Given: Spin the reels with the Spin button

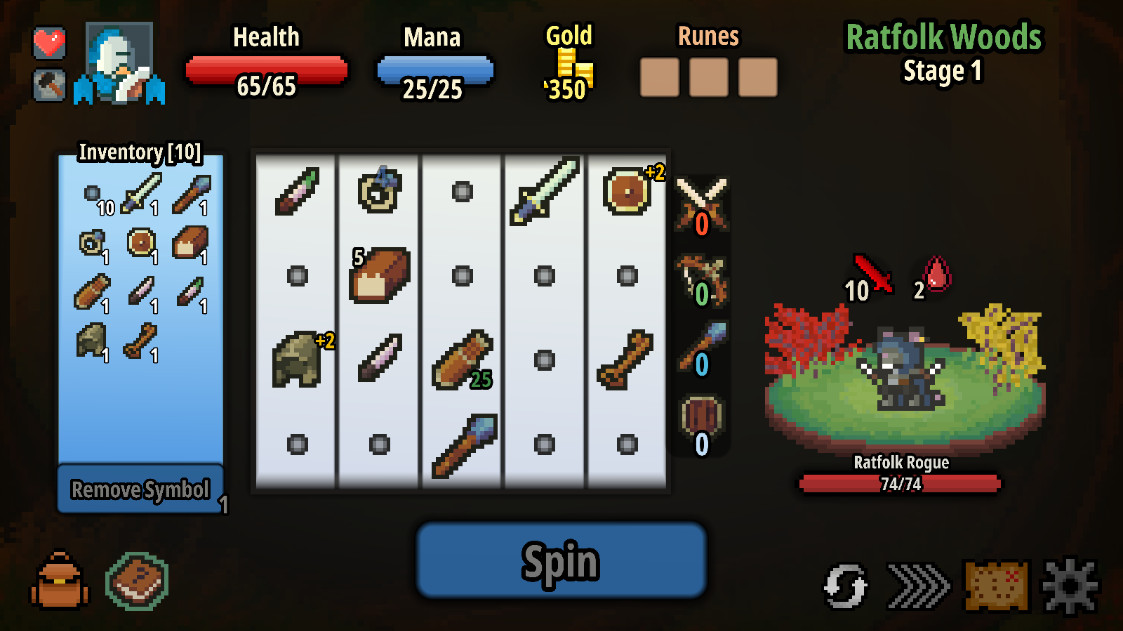Looking at the screenshot, I should click(561, 561).
